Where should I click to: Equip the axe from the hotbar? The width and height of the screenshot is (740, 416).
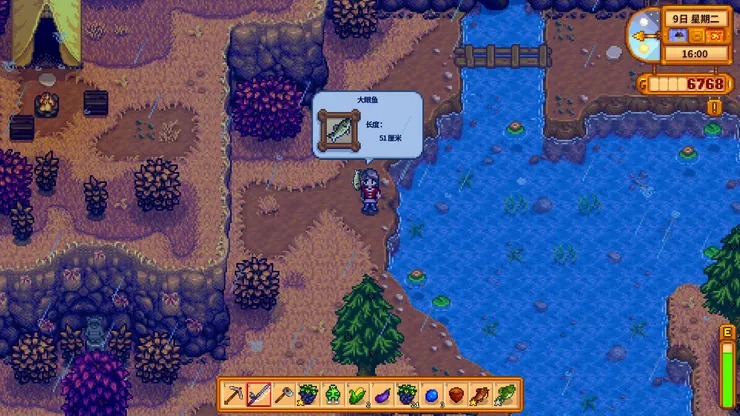284,394
